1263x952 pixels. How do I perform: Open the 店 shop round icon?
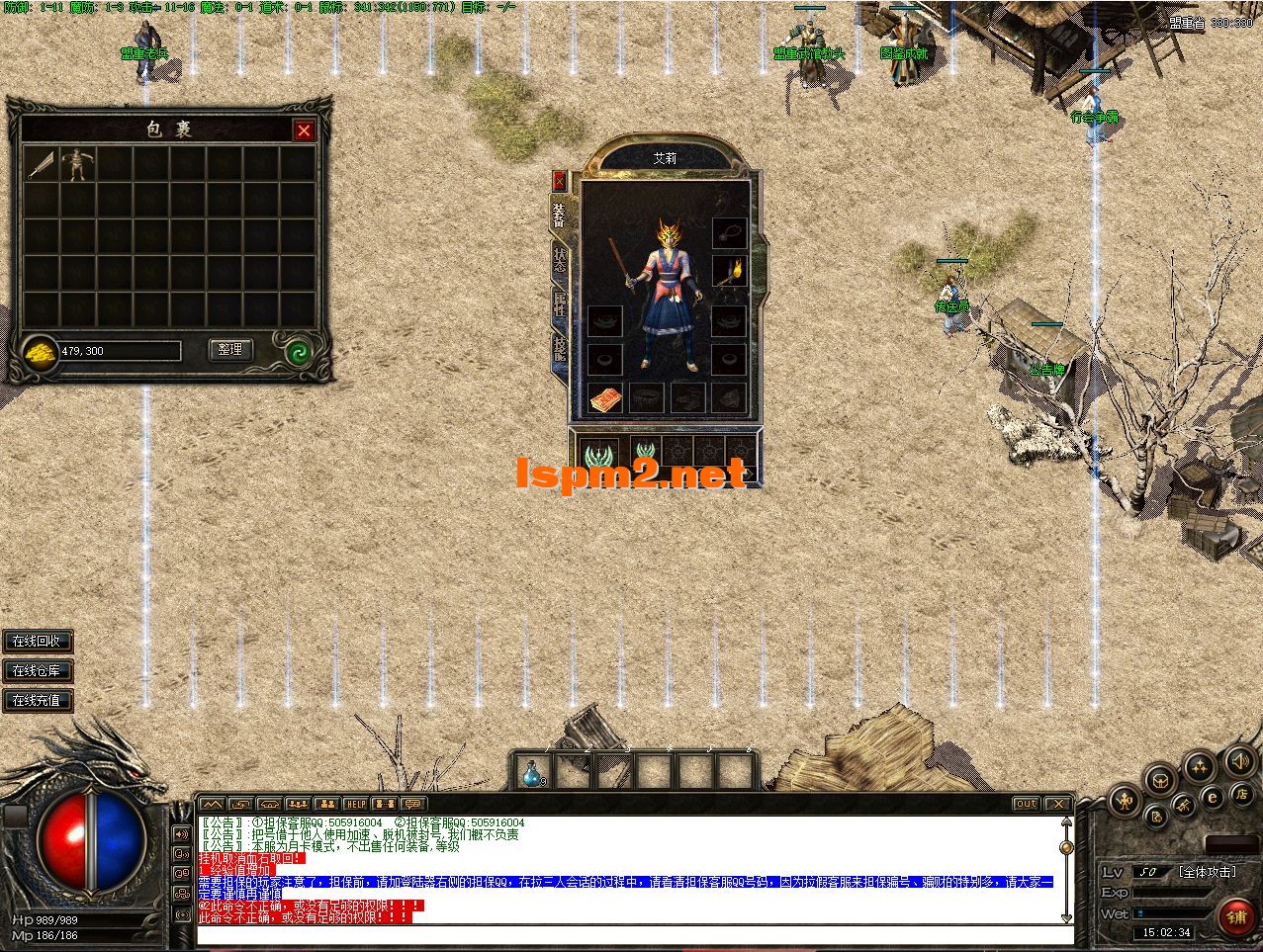point(1240,795)
